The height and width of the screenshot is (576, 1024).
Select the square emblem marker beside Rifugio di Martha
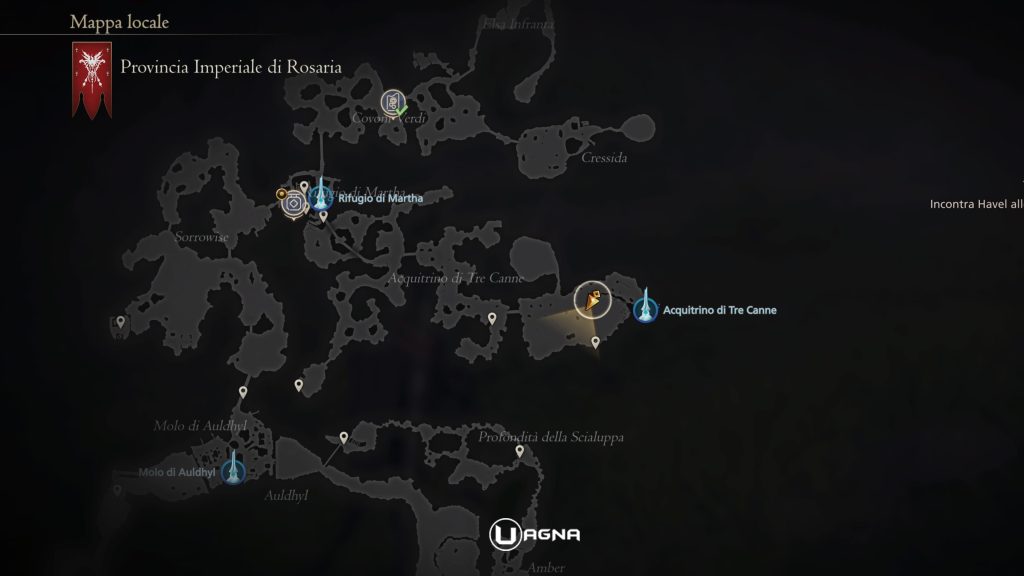tap(293, 203)
